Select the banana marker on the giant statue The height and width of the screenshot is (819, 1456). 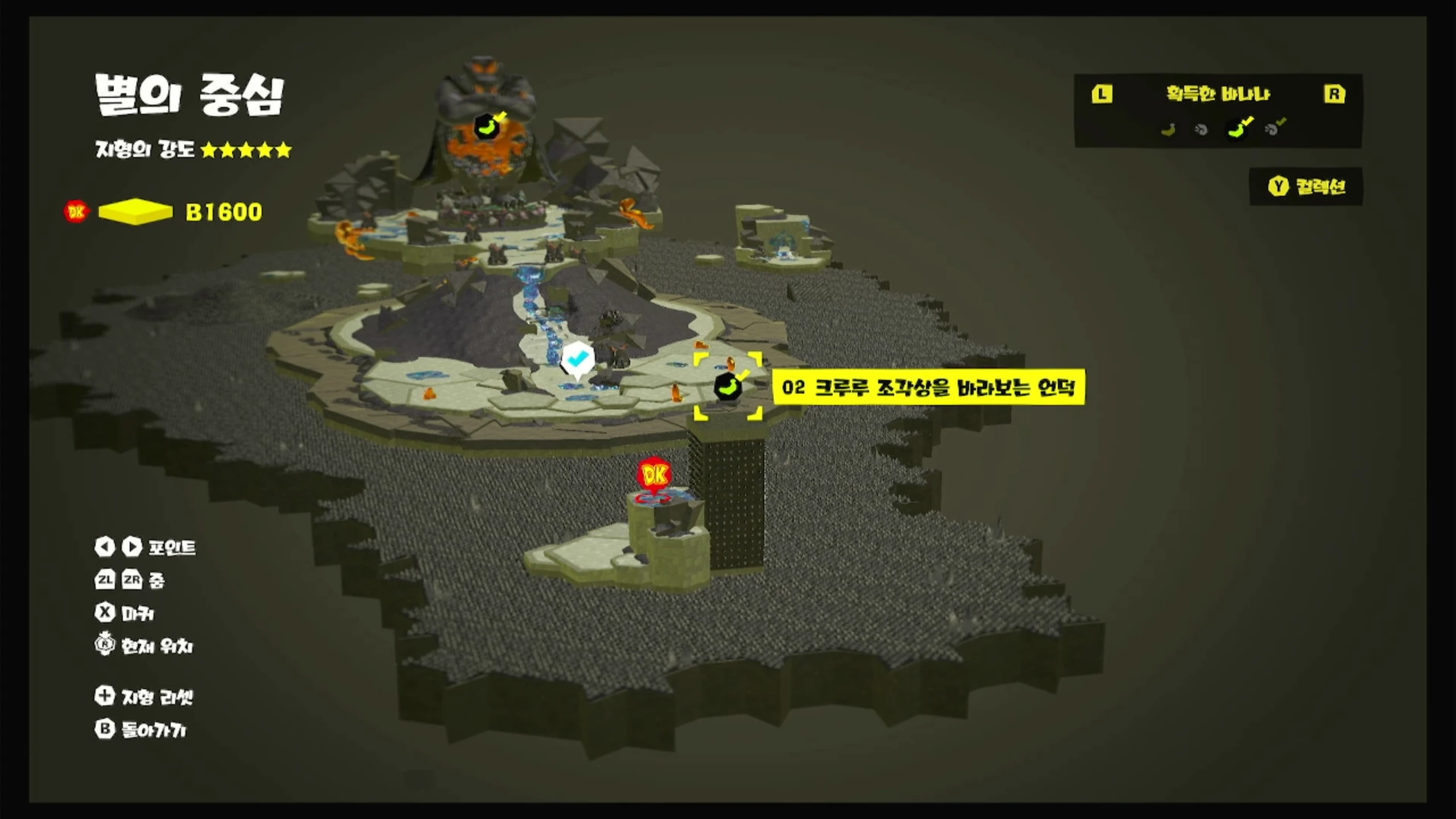coord(487,126)
